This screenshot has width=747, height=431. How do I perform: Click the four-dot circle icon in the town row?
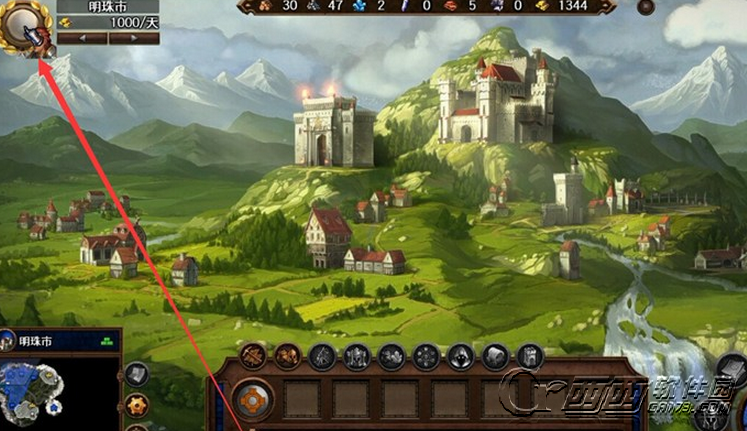[426, 356]
